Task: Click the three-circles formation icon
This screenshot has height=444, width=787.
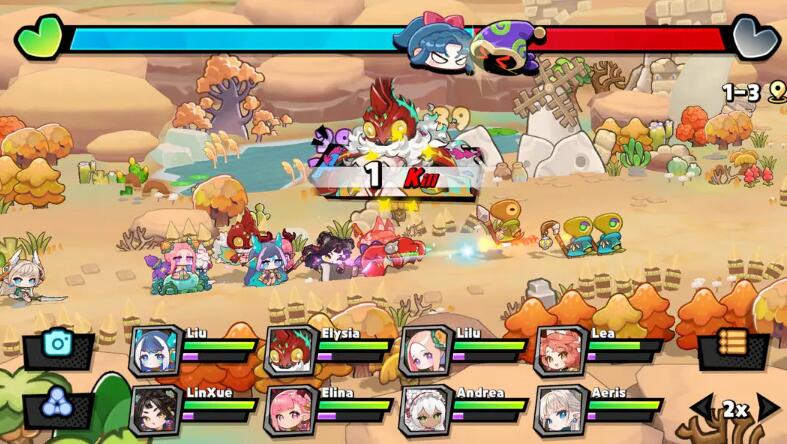Action: pos(58,405)
